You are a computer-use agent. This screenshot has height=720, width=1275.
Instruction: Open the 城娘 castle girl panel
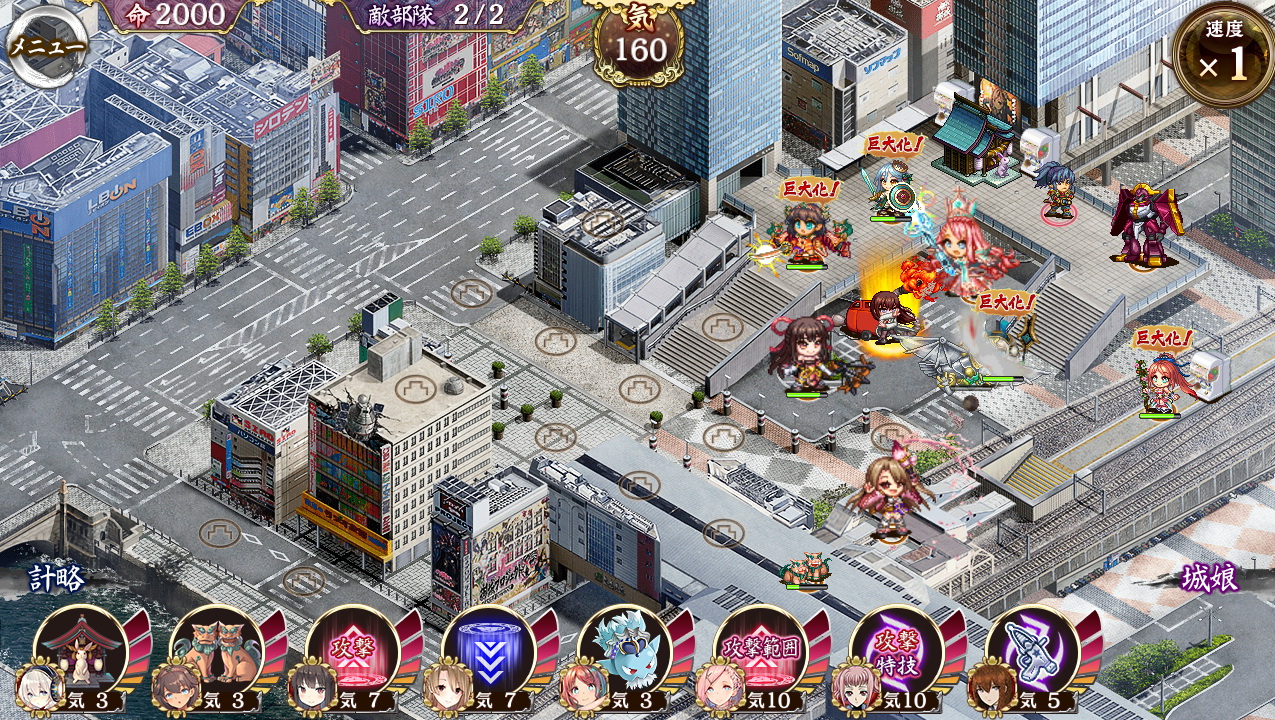[1209, 579]
